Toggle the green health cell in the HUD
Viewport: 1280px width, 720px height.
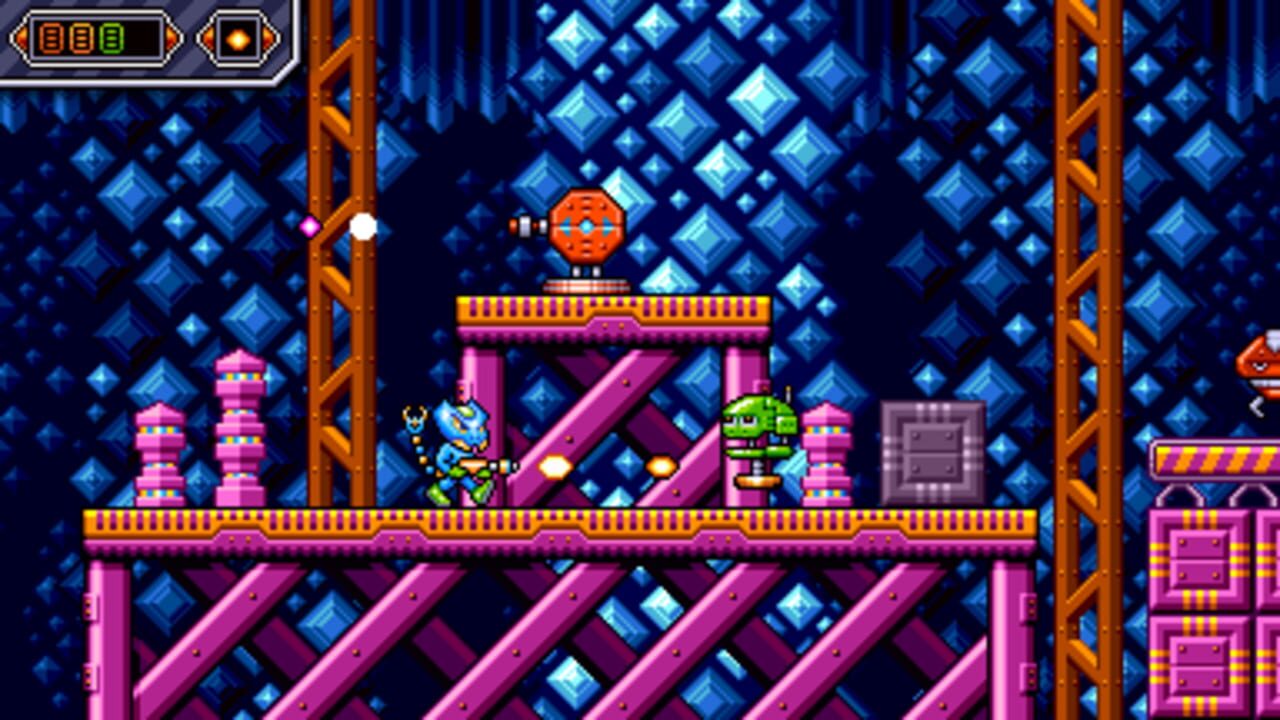click(112, 40)
